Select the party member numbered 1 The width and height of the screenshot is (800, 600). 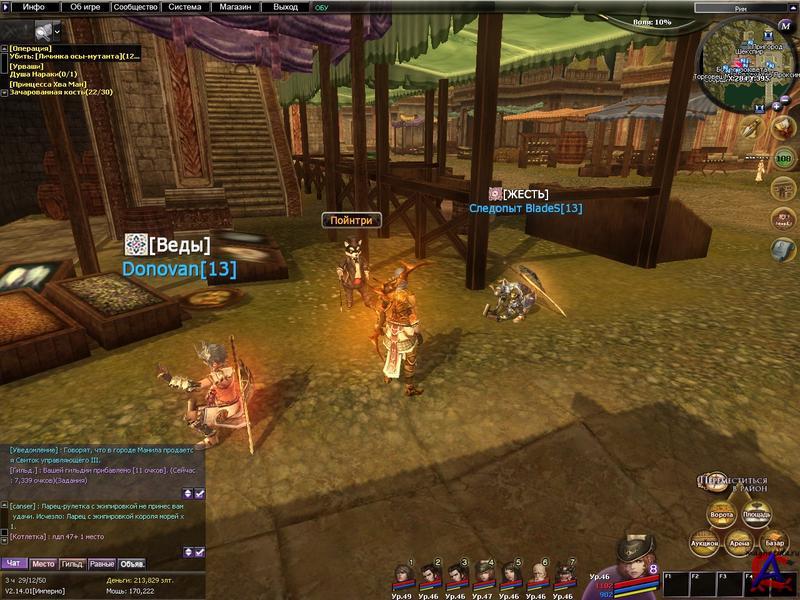[402, 575]
